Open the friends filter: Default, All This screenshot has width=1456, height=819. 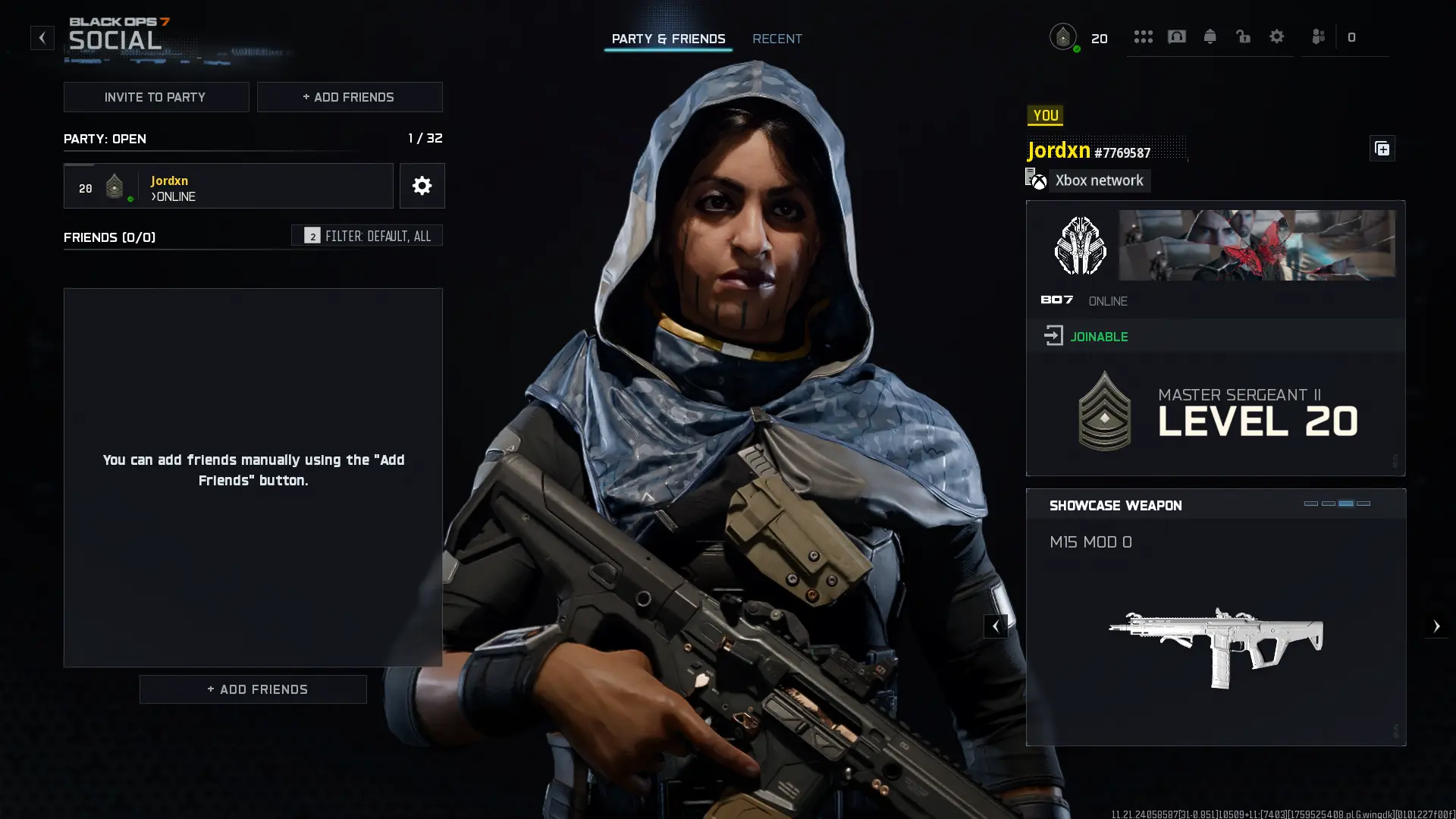(367, 236)
